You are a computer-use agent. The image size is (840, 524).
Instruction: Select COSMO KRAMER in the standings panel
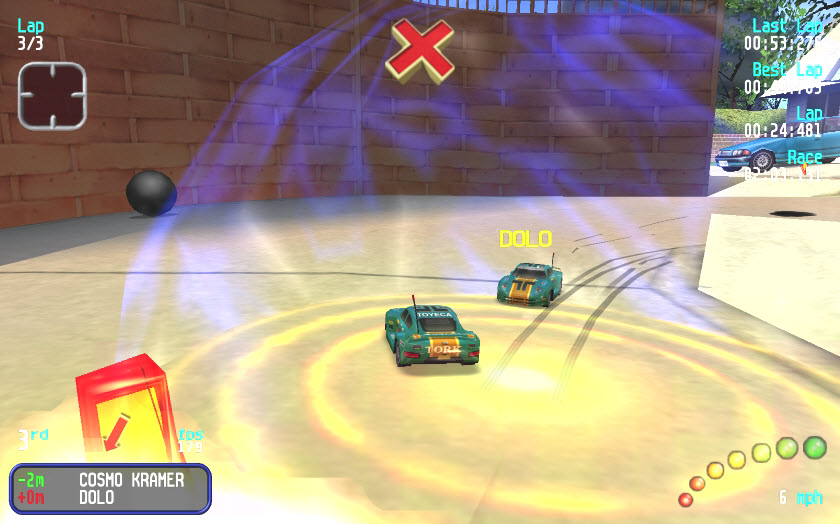(x=131, y=480)
